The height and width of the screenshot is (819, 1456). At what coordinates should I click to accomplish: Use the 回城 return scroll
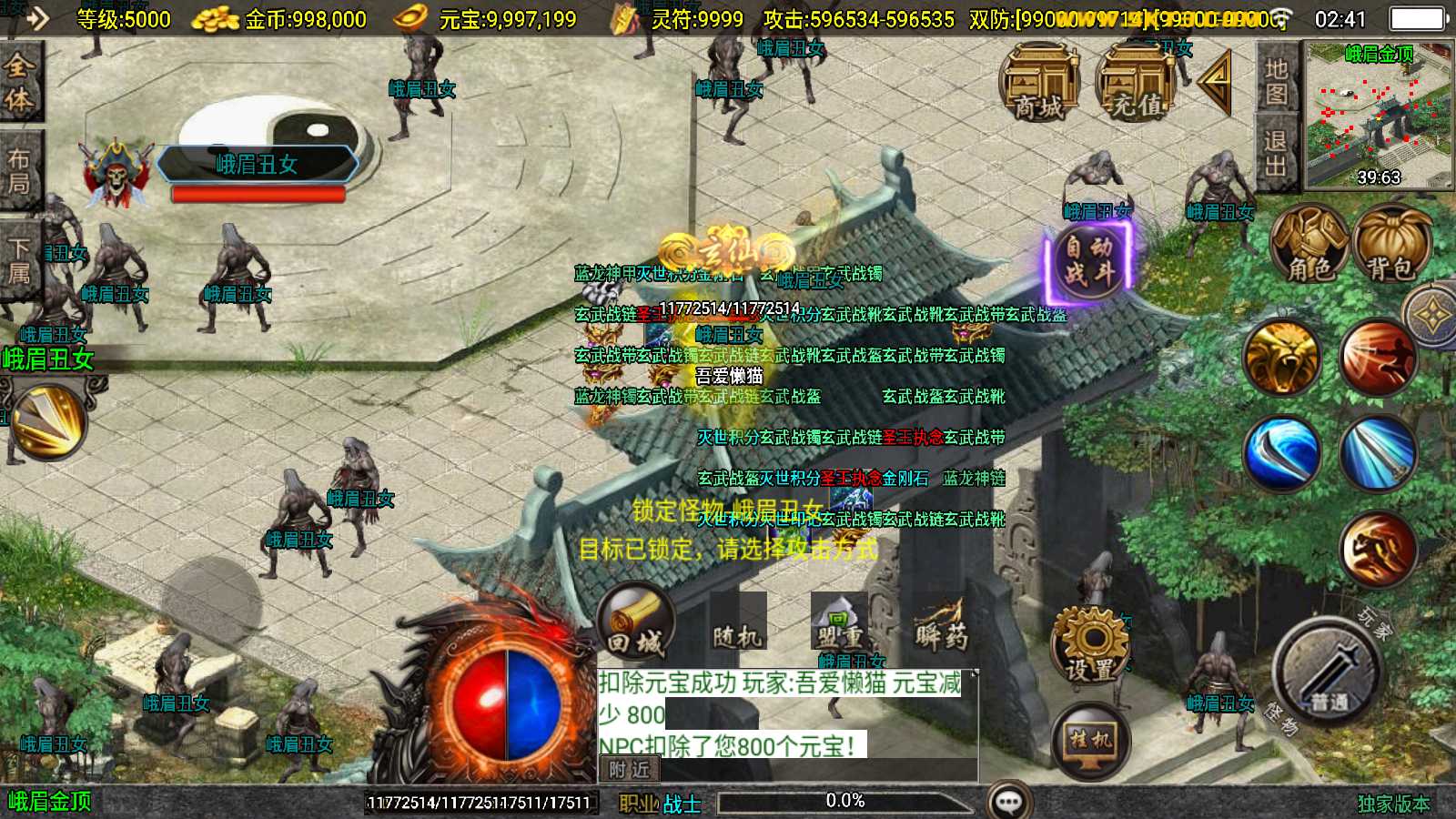coord(635,622)
